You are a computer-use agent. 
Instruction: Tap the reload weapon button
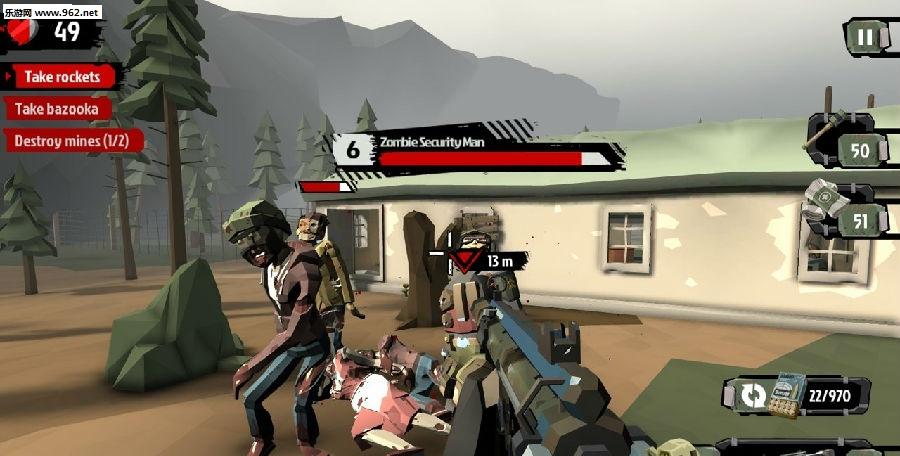753,396
